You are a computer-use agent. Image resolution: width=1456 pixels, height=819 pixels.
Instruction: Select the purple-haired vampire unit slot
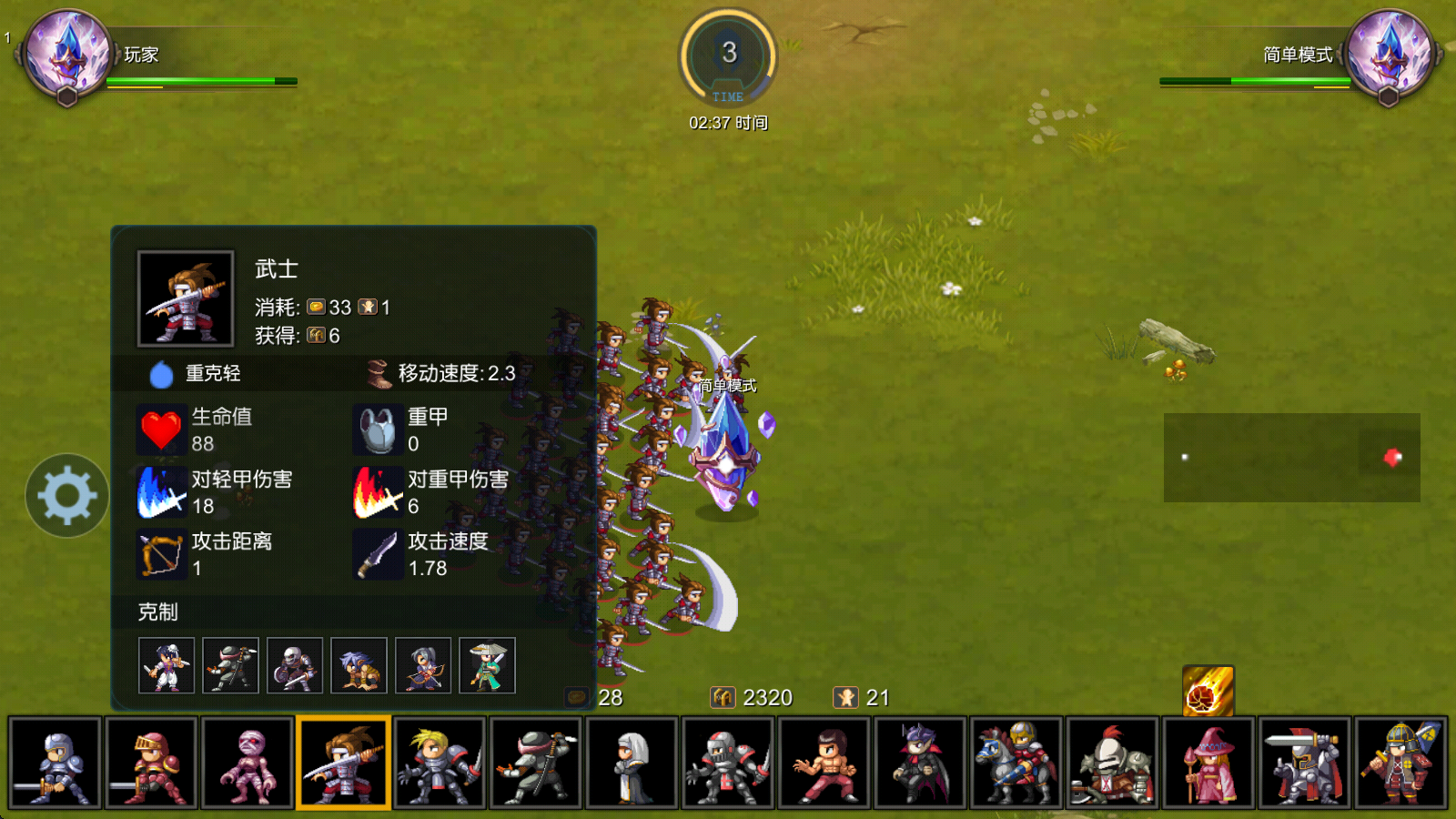click(921, 763)
